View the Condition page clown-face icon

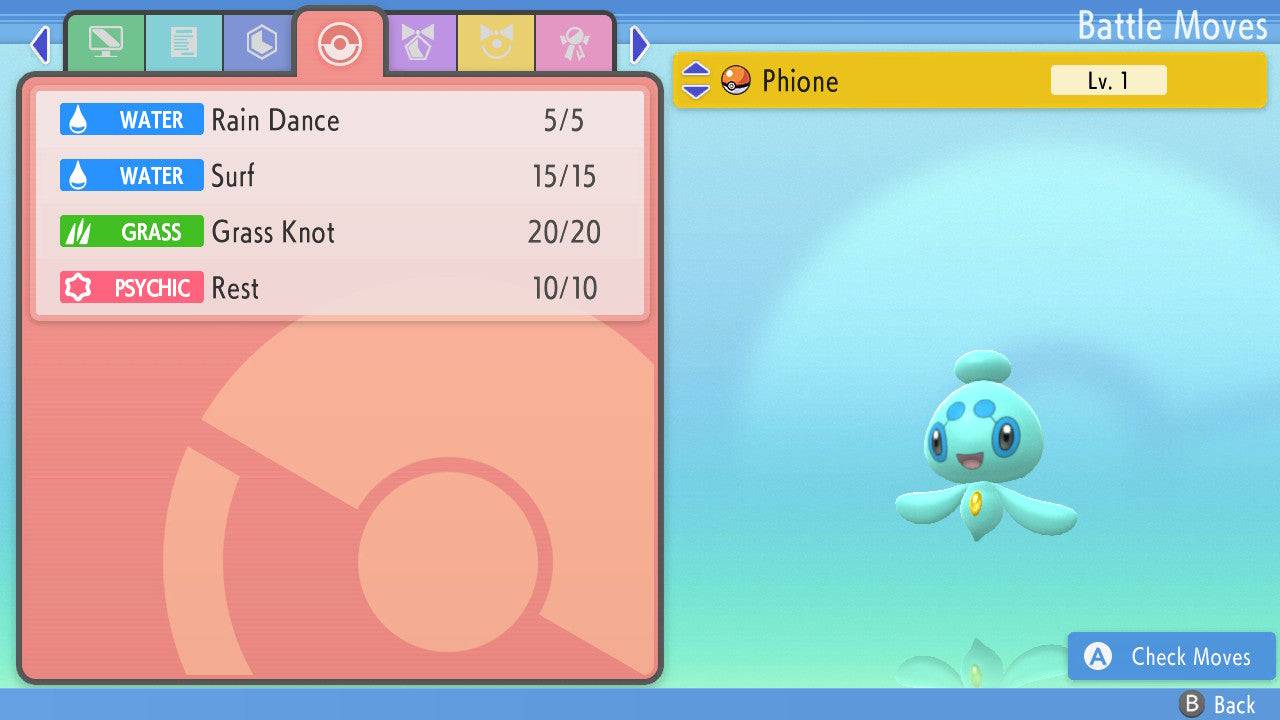point(497,43)
